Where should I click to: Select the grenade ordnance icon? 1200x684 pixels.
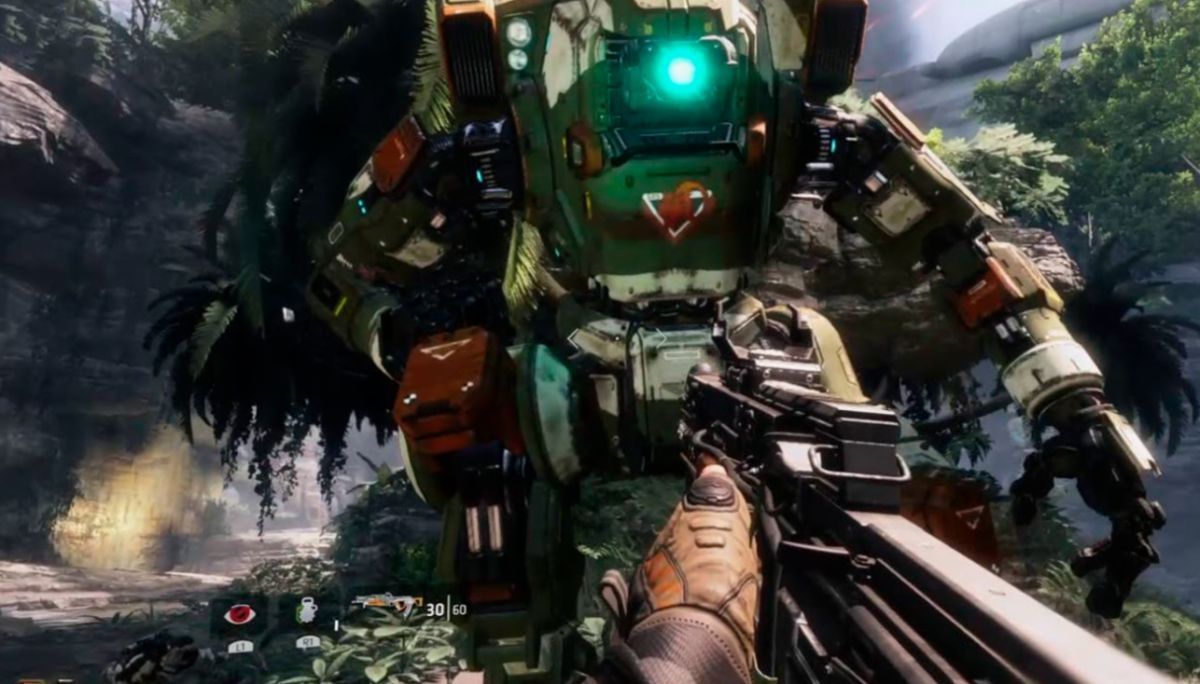pos(308,611)
